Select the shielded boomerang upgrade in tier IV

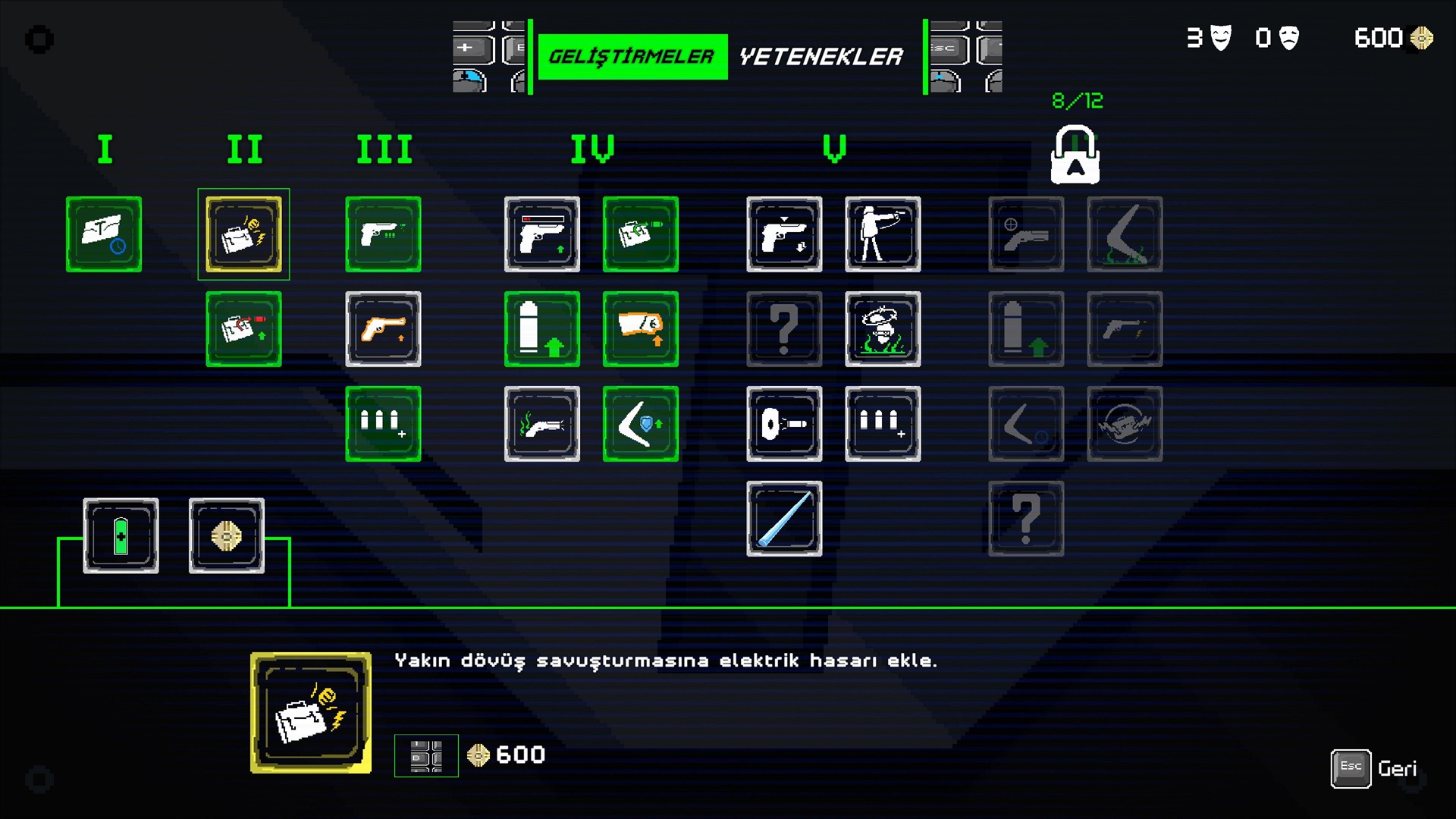(641, 423)
